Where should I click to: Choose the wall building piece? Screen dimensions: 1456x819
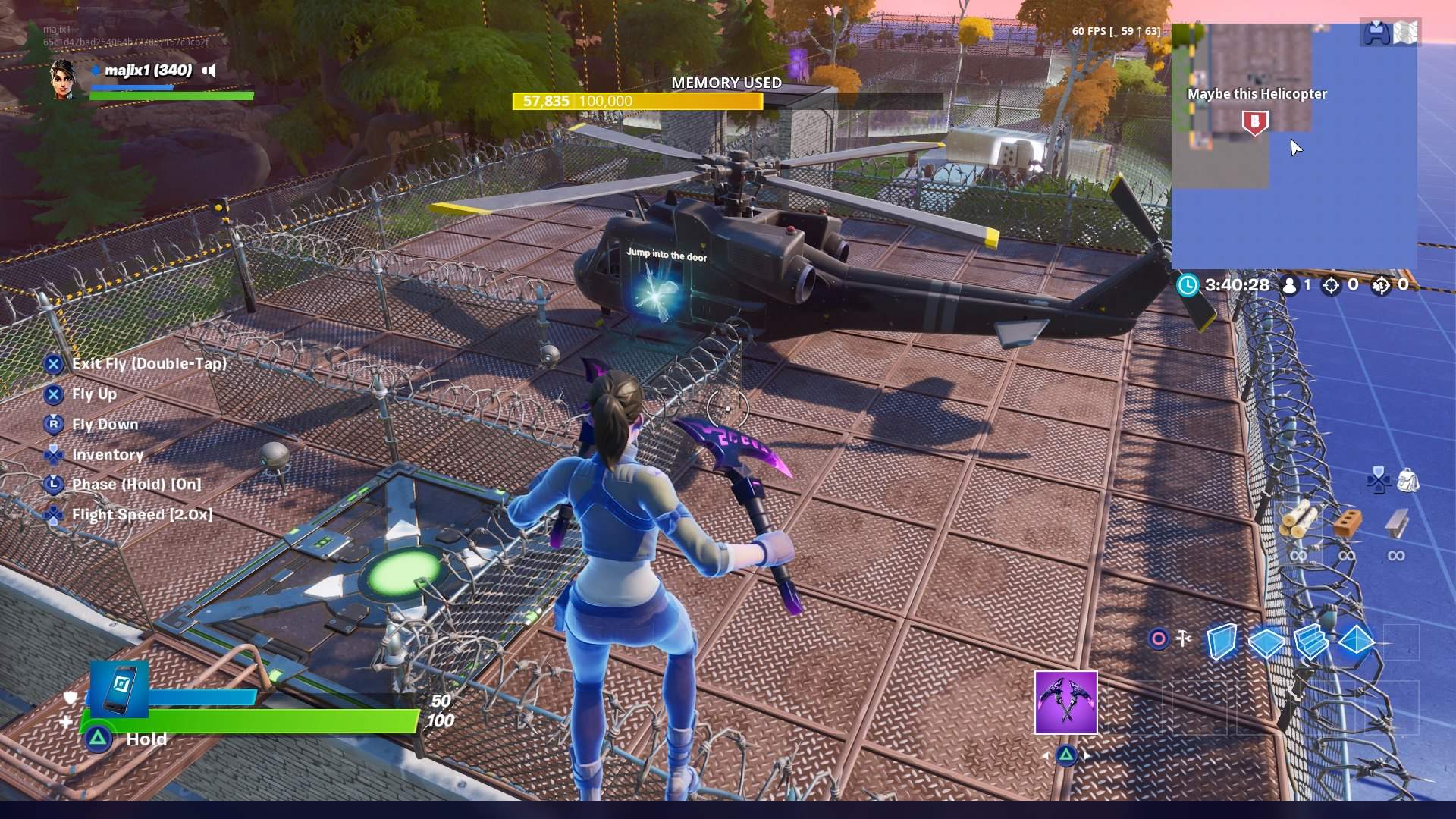coord(1221,642)
